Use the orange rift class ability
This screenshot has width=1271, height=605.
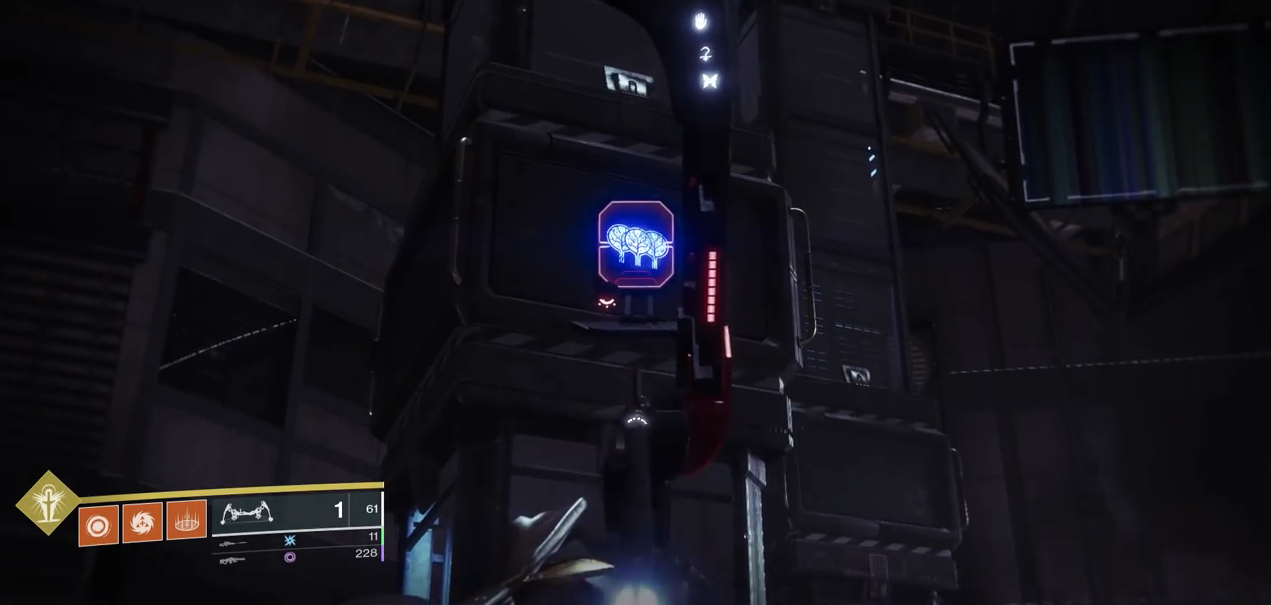[186, 520]
